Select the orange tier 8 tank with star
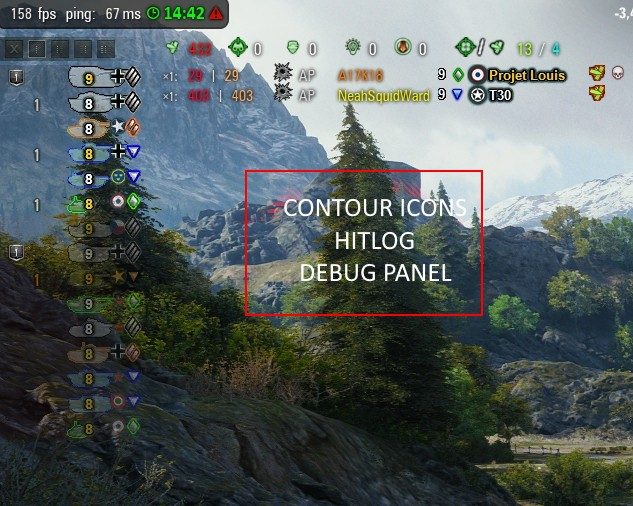The height and width of the screenshot is (506, 633). point(90,127)
